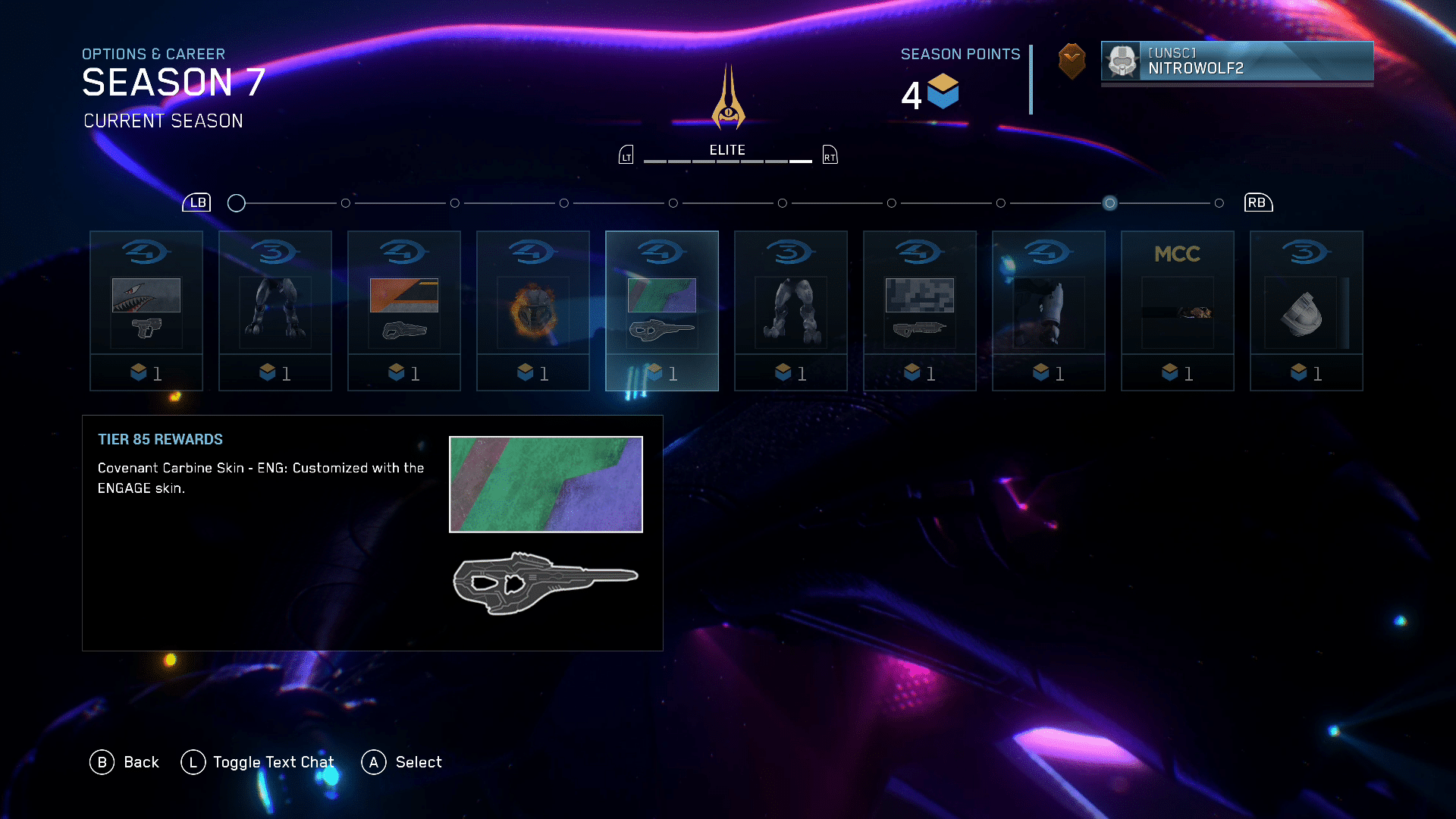Image resolution: width=1456 pixels, height=819 pixels.
Task: Click the Back label in the footer
Action: click(x=141, y=762)
